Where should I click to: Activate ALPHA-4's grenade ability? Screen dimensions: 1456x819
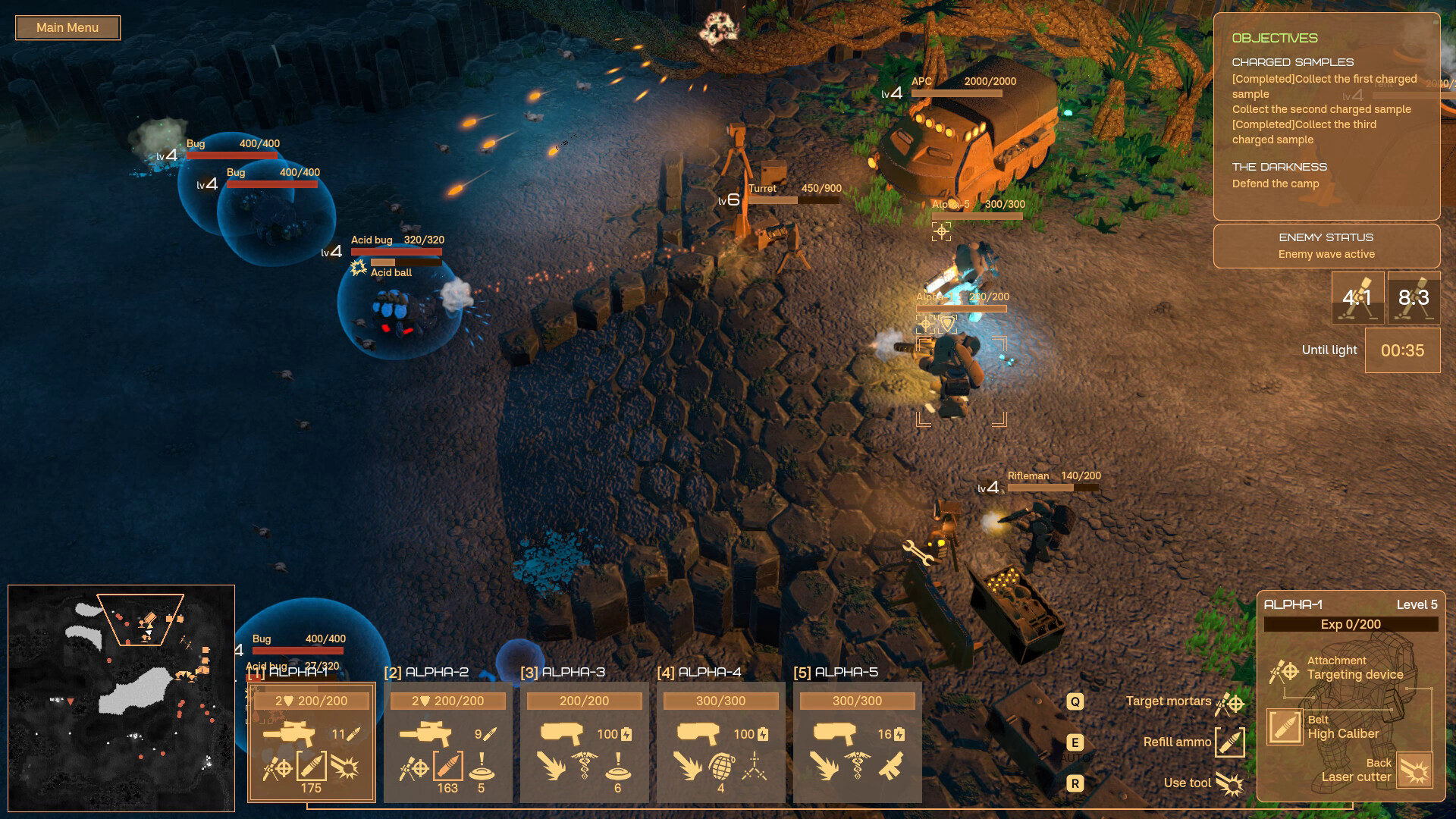click(721, 767)
